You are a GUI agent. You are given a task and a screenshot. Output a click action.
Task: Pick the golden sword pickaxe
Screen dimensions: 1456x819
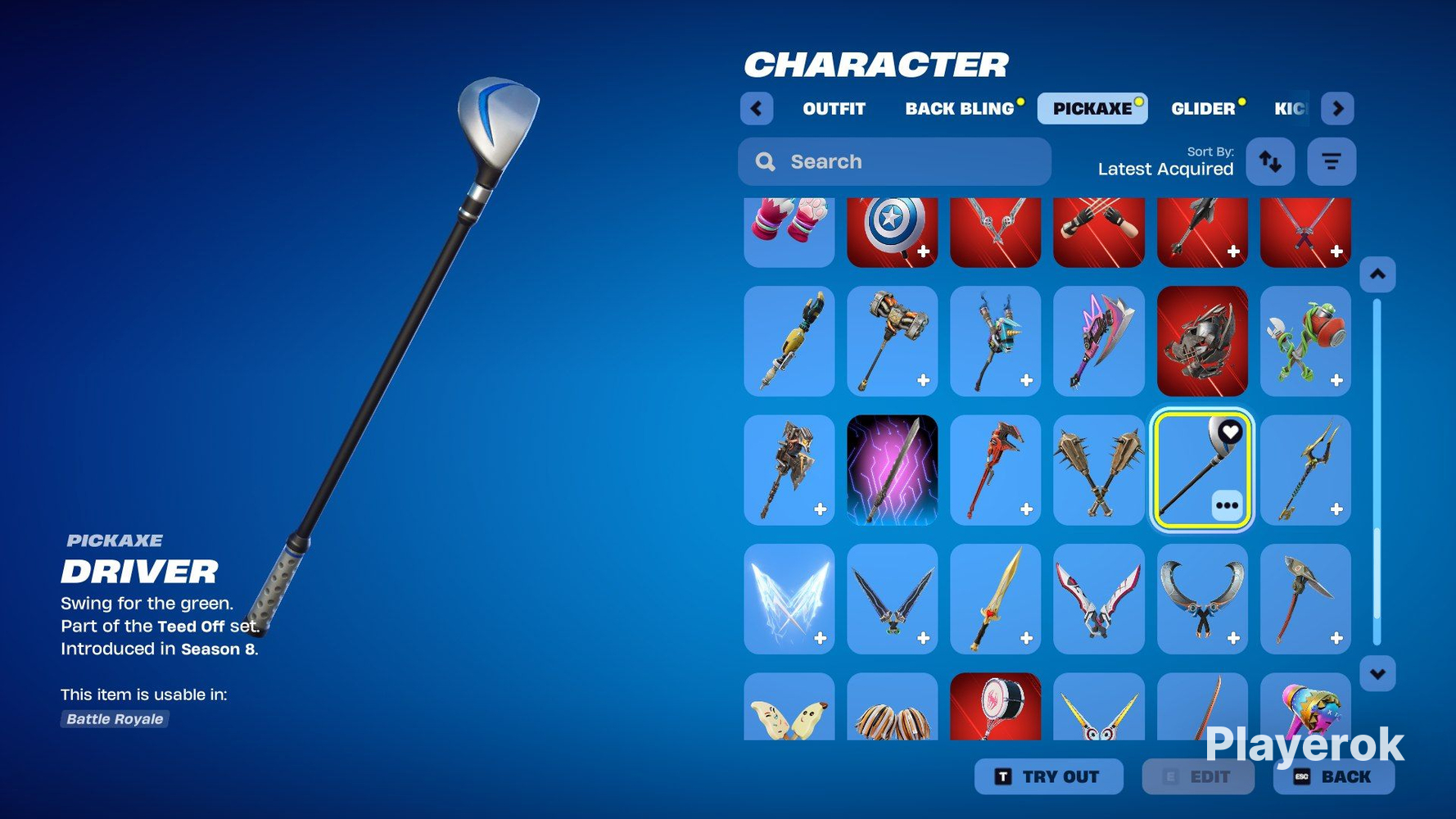(995, 599)
